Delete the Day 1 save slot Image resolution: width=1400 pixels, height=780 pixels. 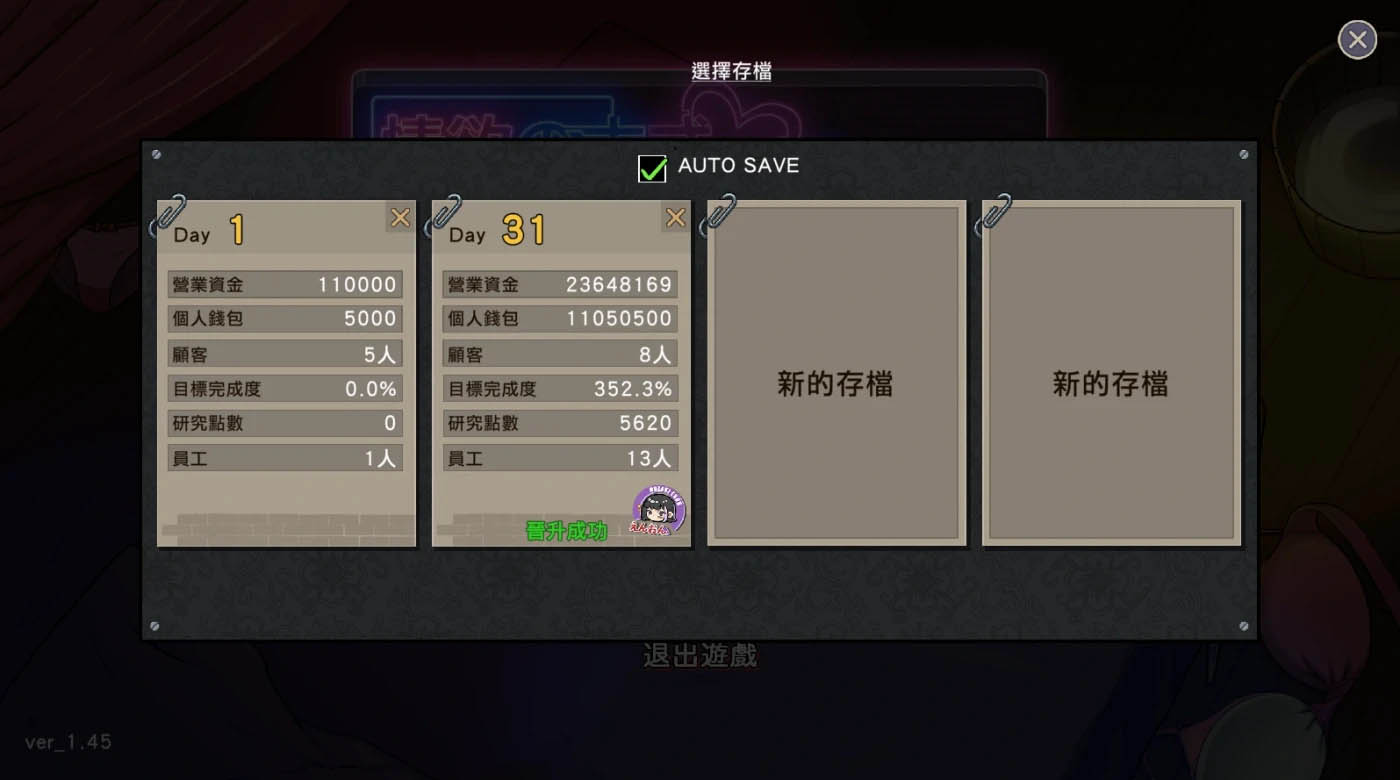click(x=400, y=218)
